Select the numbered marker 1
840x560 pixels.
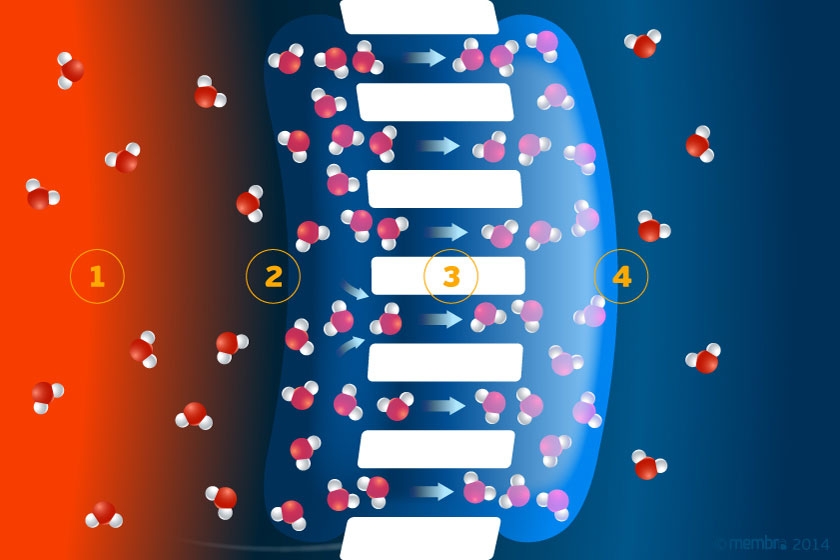tap(97, 276)
